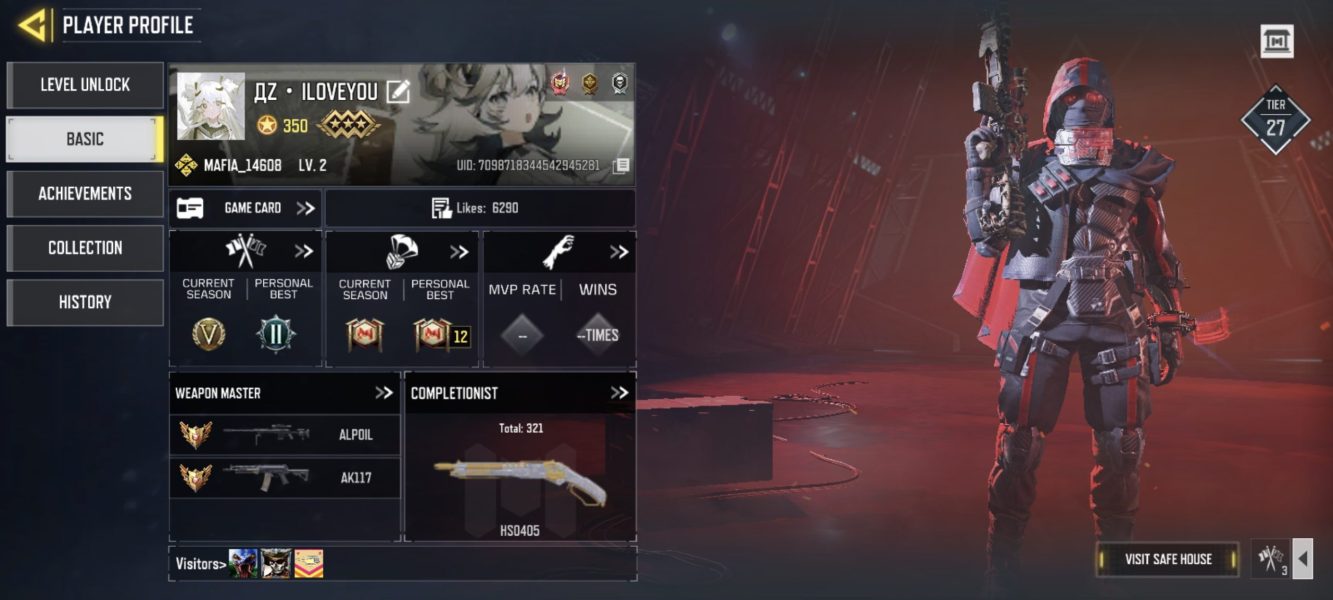
Task: Select the ALPOIL weapon row
Action: coord(285,435)
